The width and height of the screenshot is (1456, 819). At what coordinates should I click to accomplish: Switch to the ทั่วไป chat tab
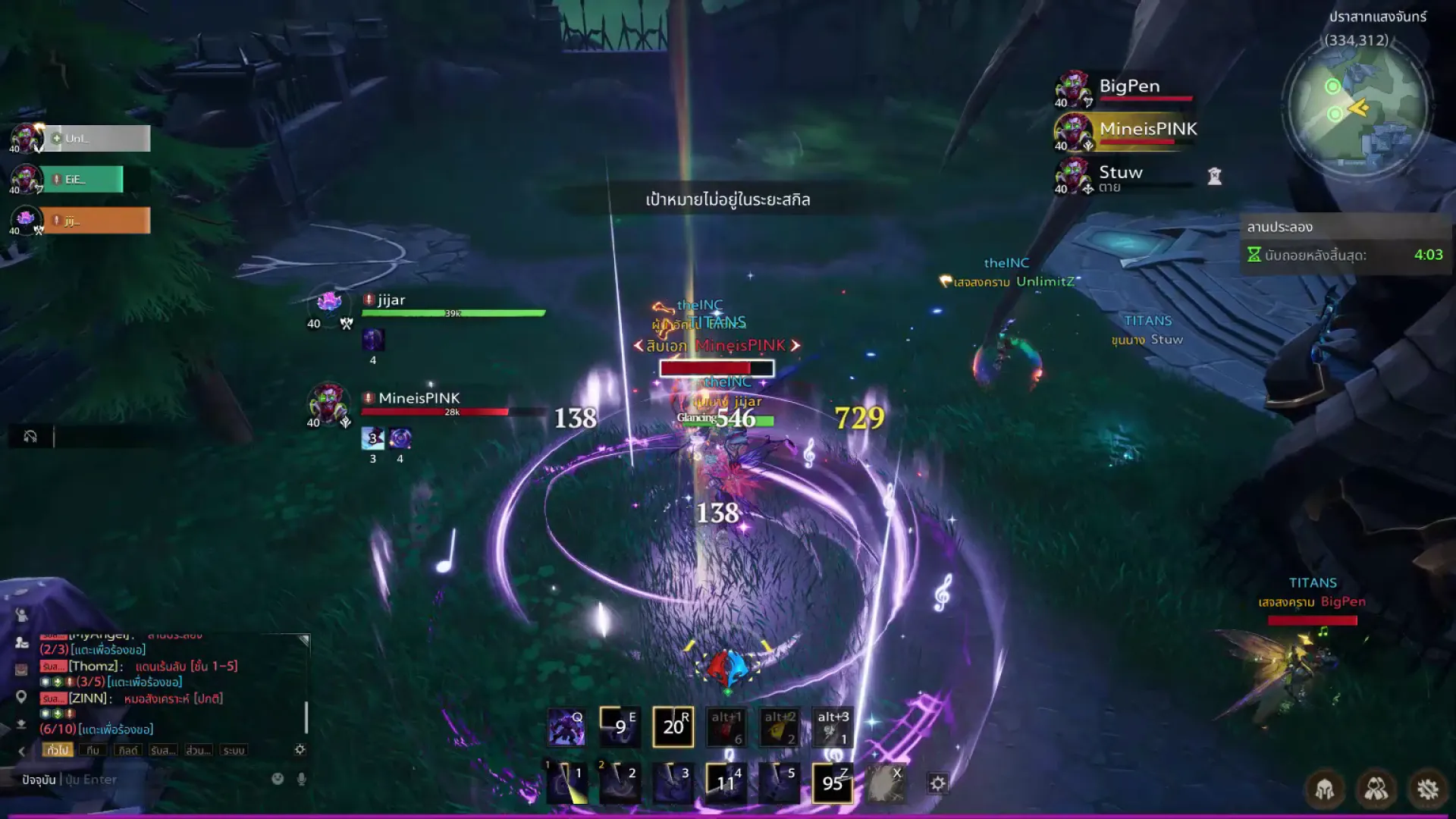pos(58,750)
